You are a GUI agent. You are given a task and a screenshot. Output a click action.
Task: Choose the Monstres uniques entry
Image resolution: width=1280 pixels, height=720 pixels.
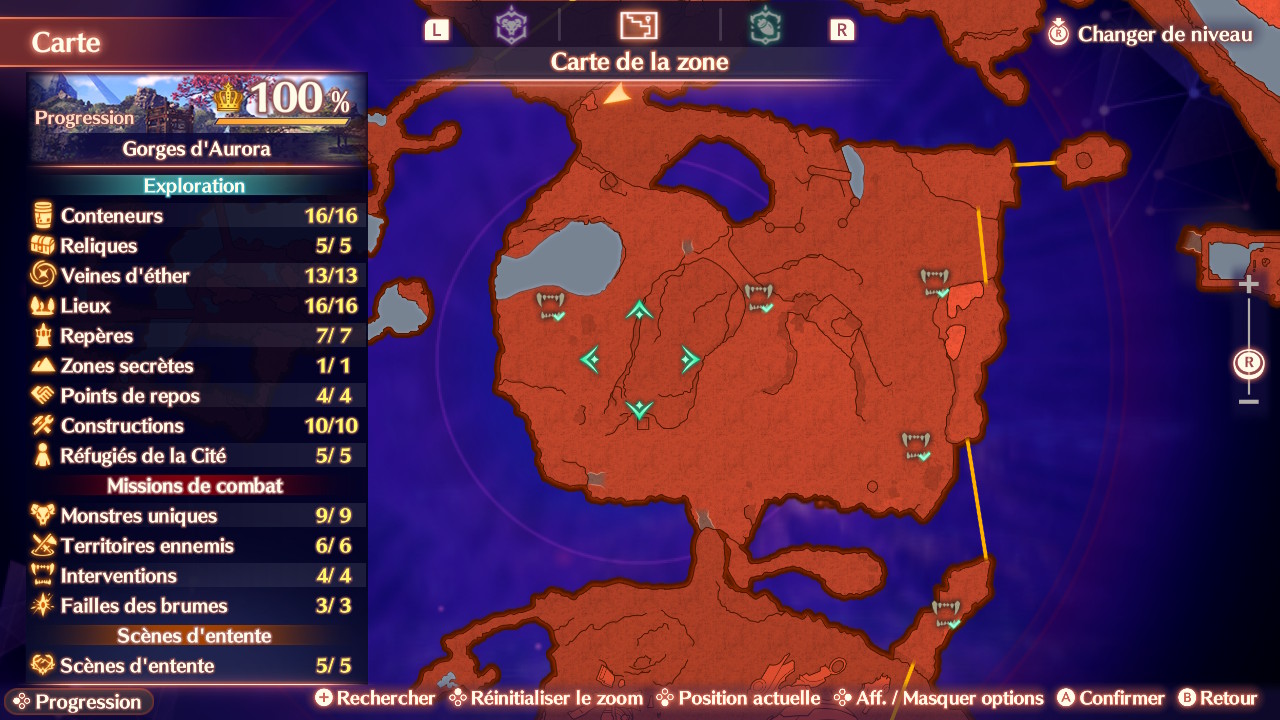[x=197, y=516]
